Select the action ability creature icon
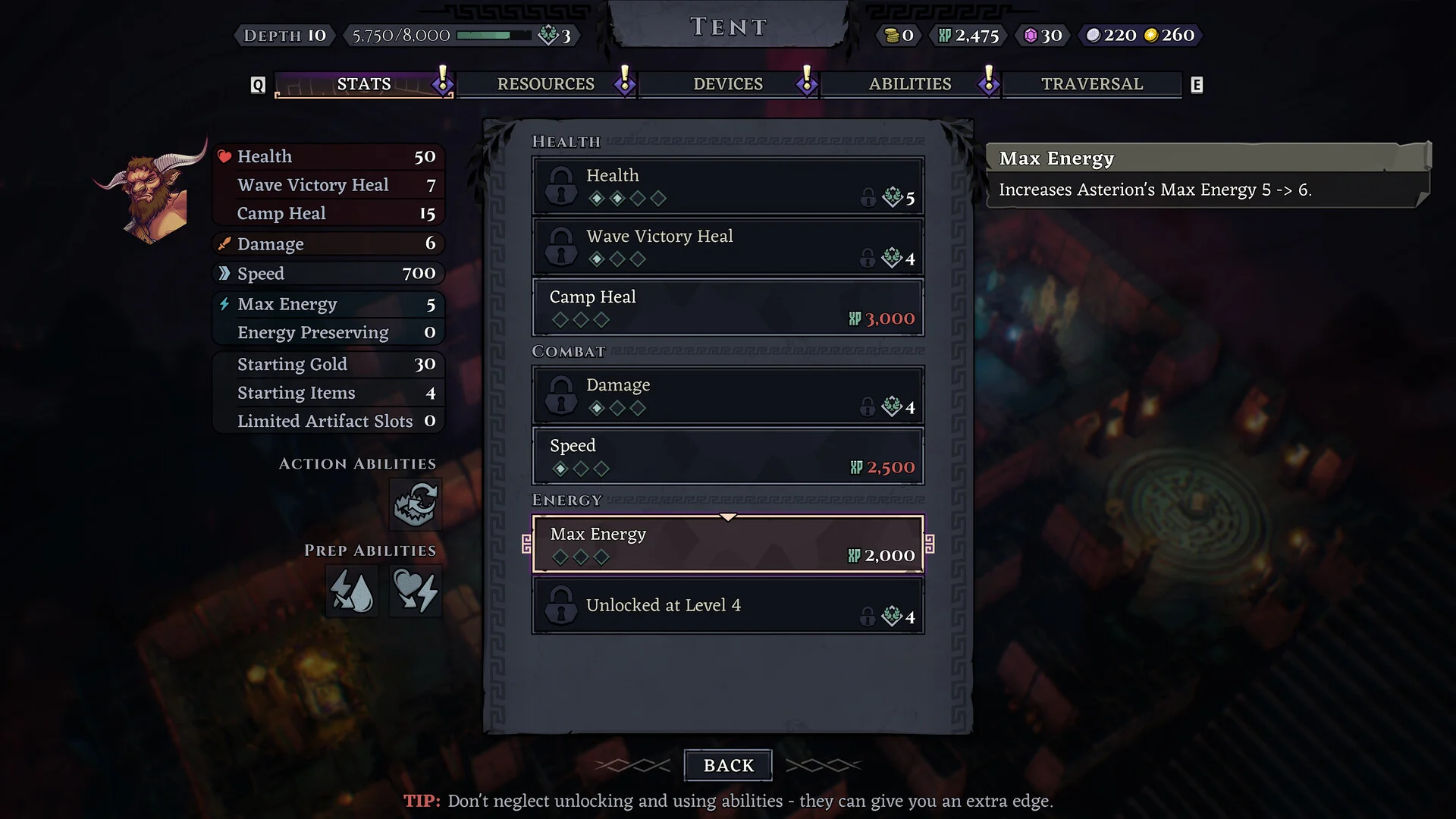1456x819 pixels. click(415, 504)
